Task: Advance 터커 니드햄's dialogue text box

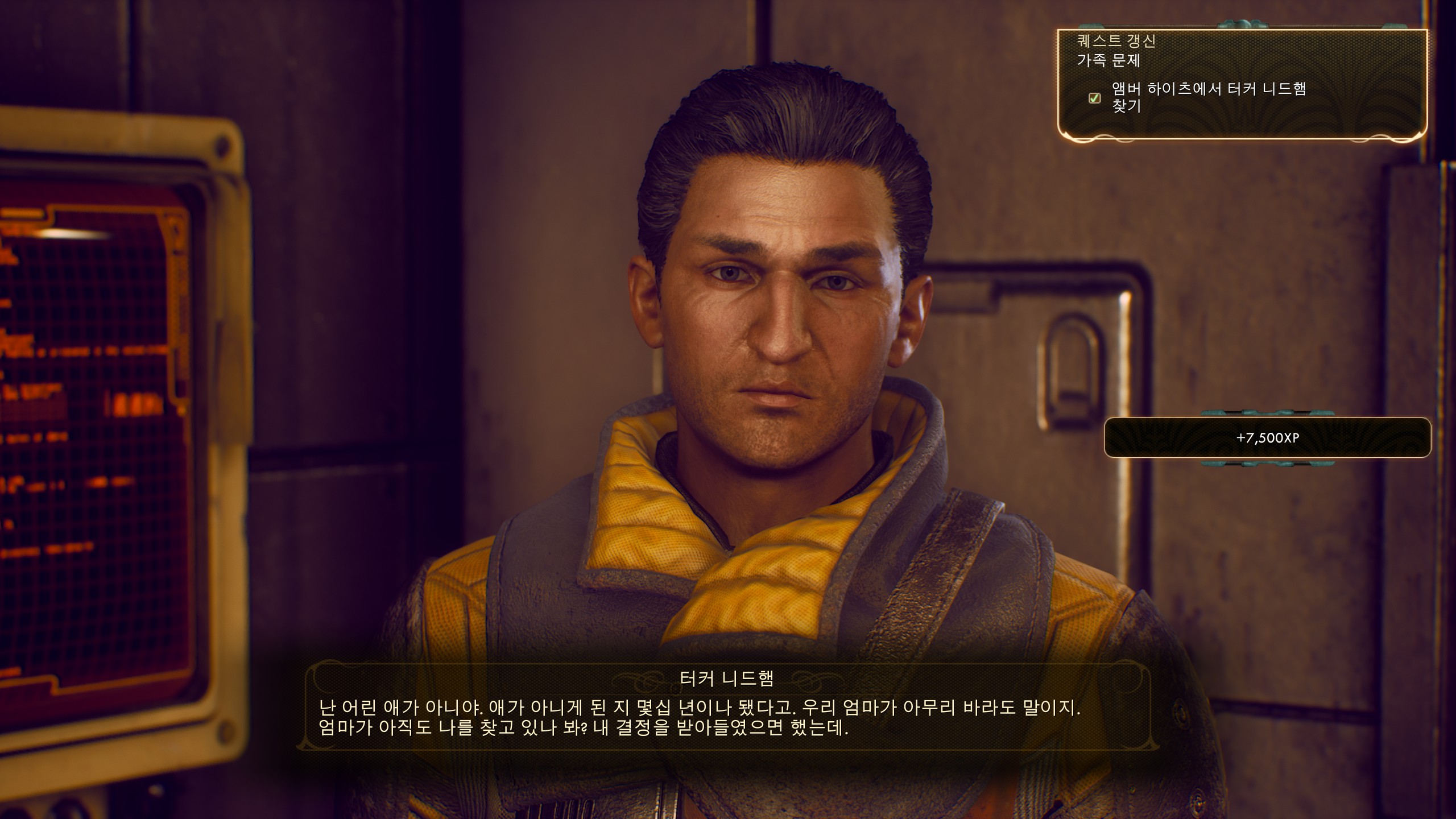Action: pyautogui.click(x=727, y=717)
